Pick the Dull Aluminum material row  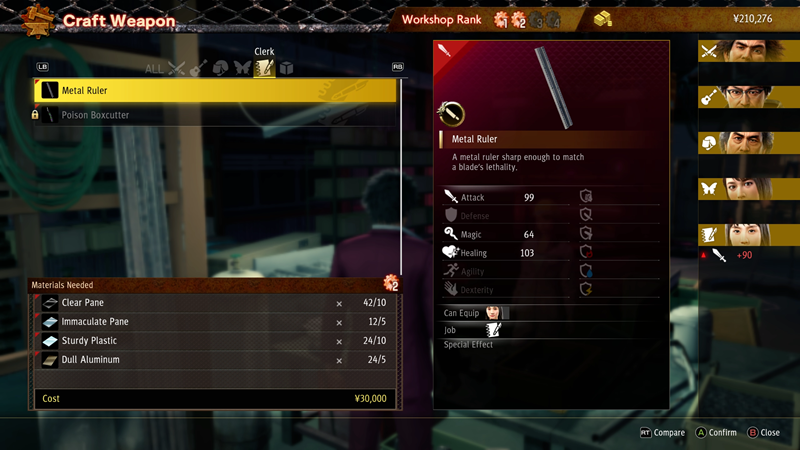(x=215, y=360)
